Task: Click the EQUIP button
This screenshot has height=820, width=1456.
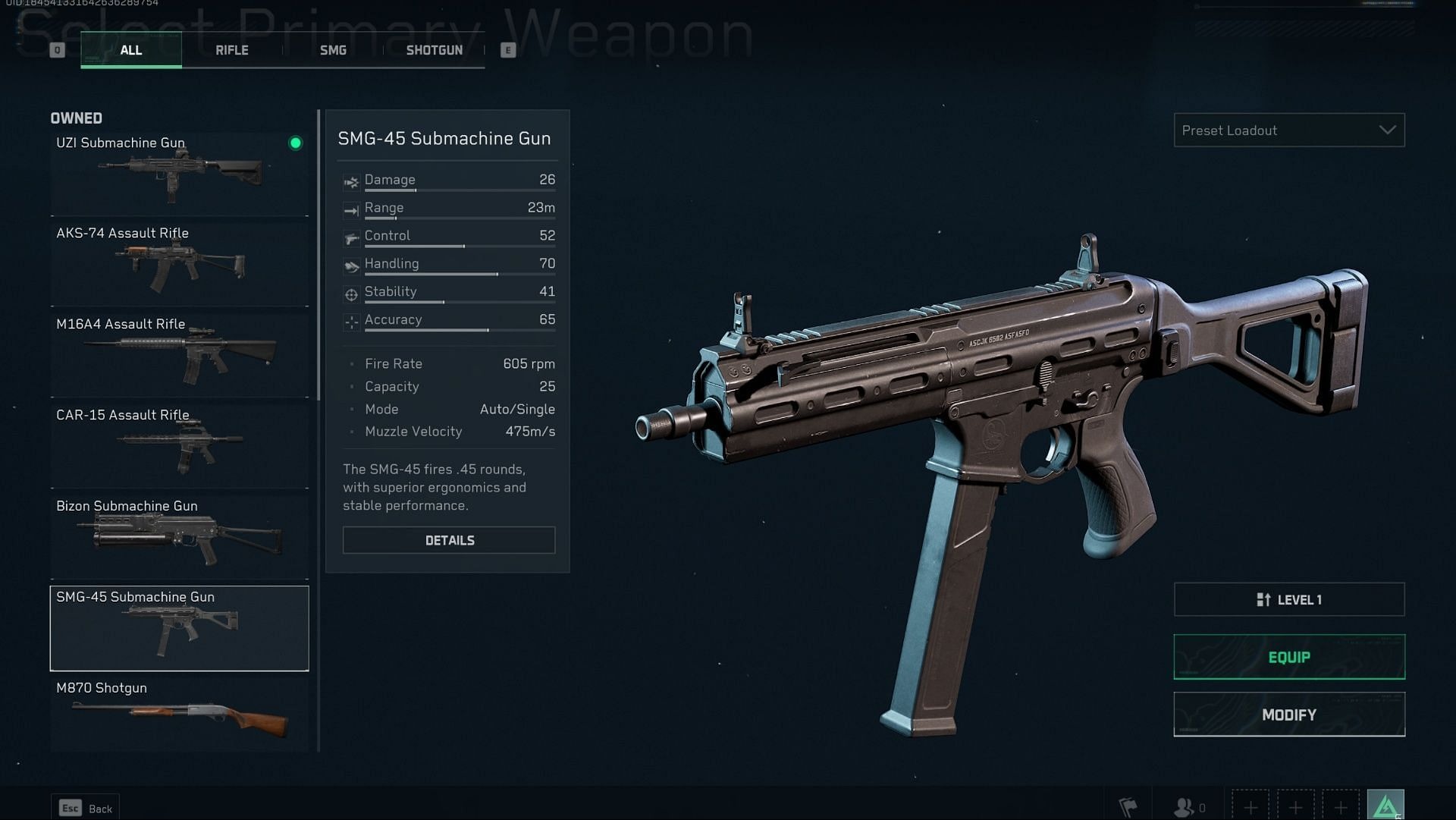Action: click(1288, 657)
